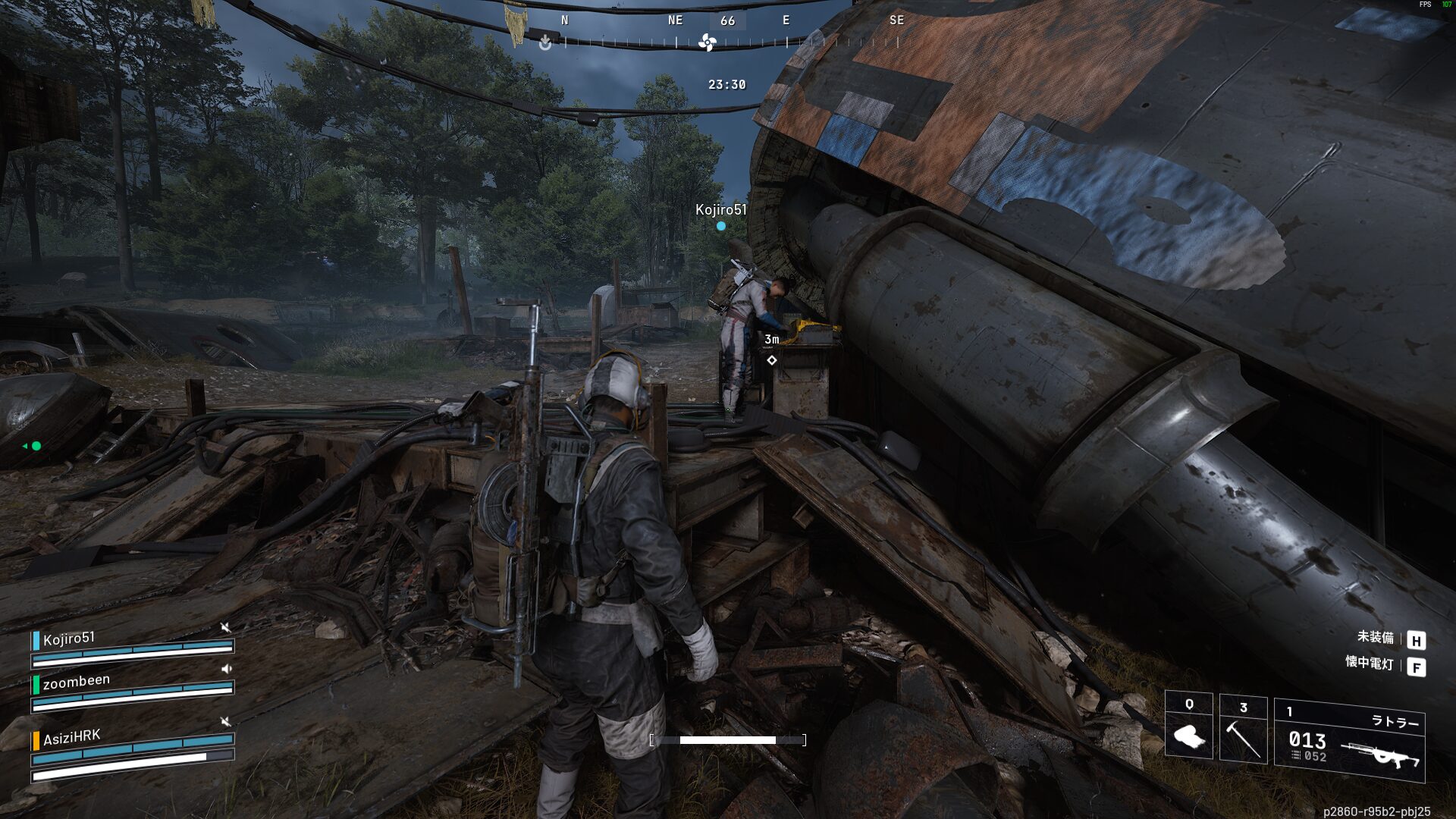Click Kojiro51 in the squad list
The width and height of the screenshot is (1456, 819).
[x=69, y=639]
